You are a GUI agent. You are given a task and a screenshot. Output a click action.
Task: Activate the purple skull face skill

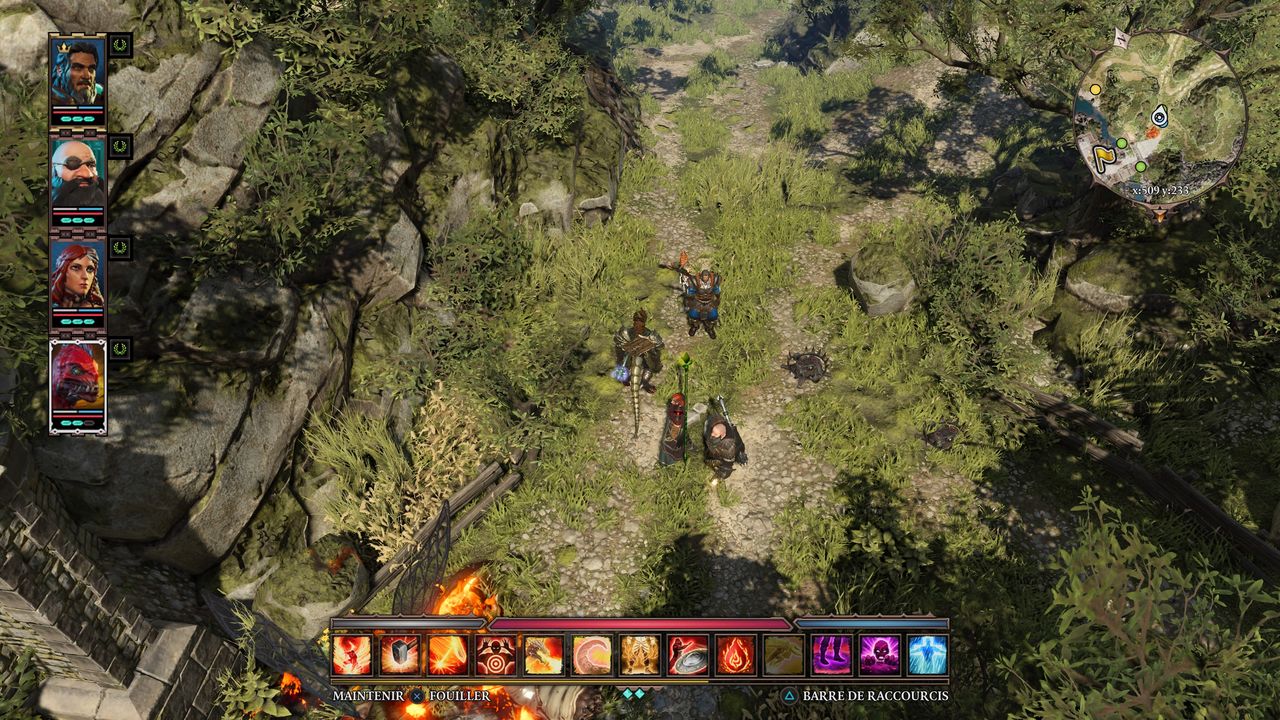pyautogui.click(x=880, y=655)
